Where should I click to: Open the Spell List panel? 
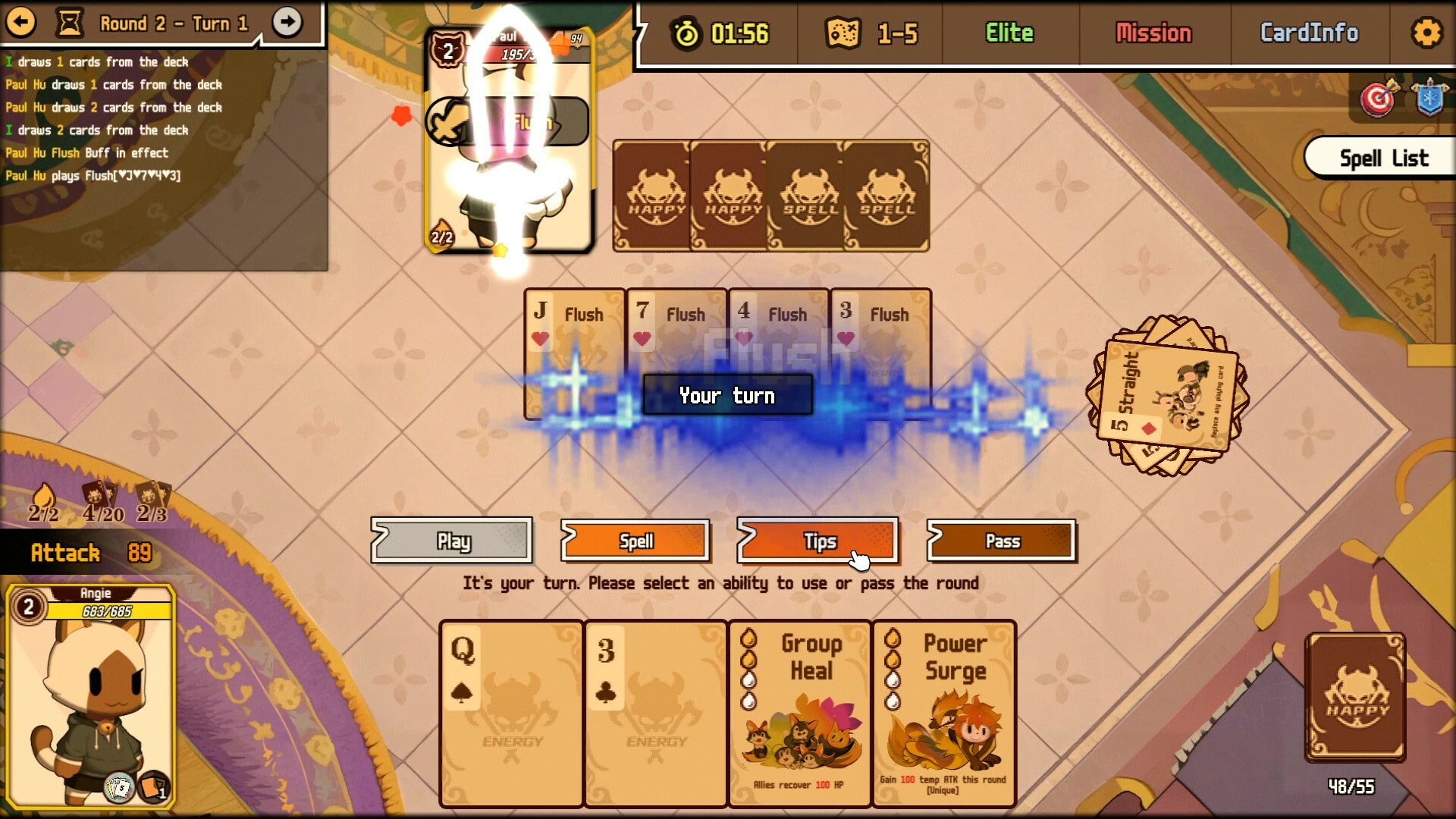point(1389,158)
